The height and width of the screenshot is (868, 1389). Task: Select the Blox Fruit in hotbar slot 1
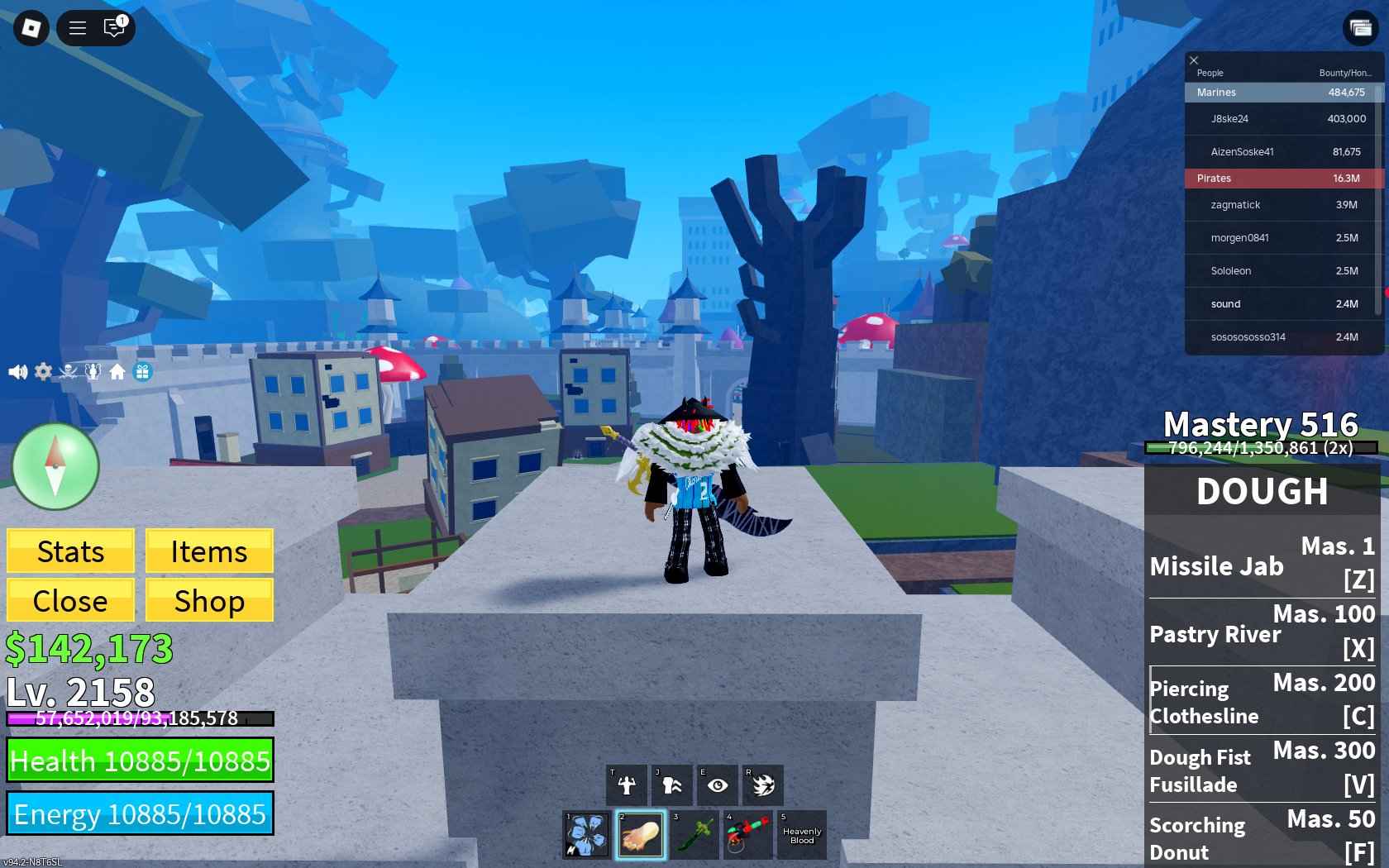tap(586, 835)
